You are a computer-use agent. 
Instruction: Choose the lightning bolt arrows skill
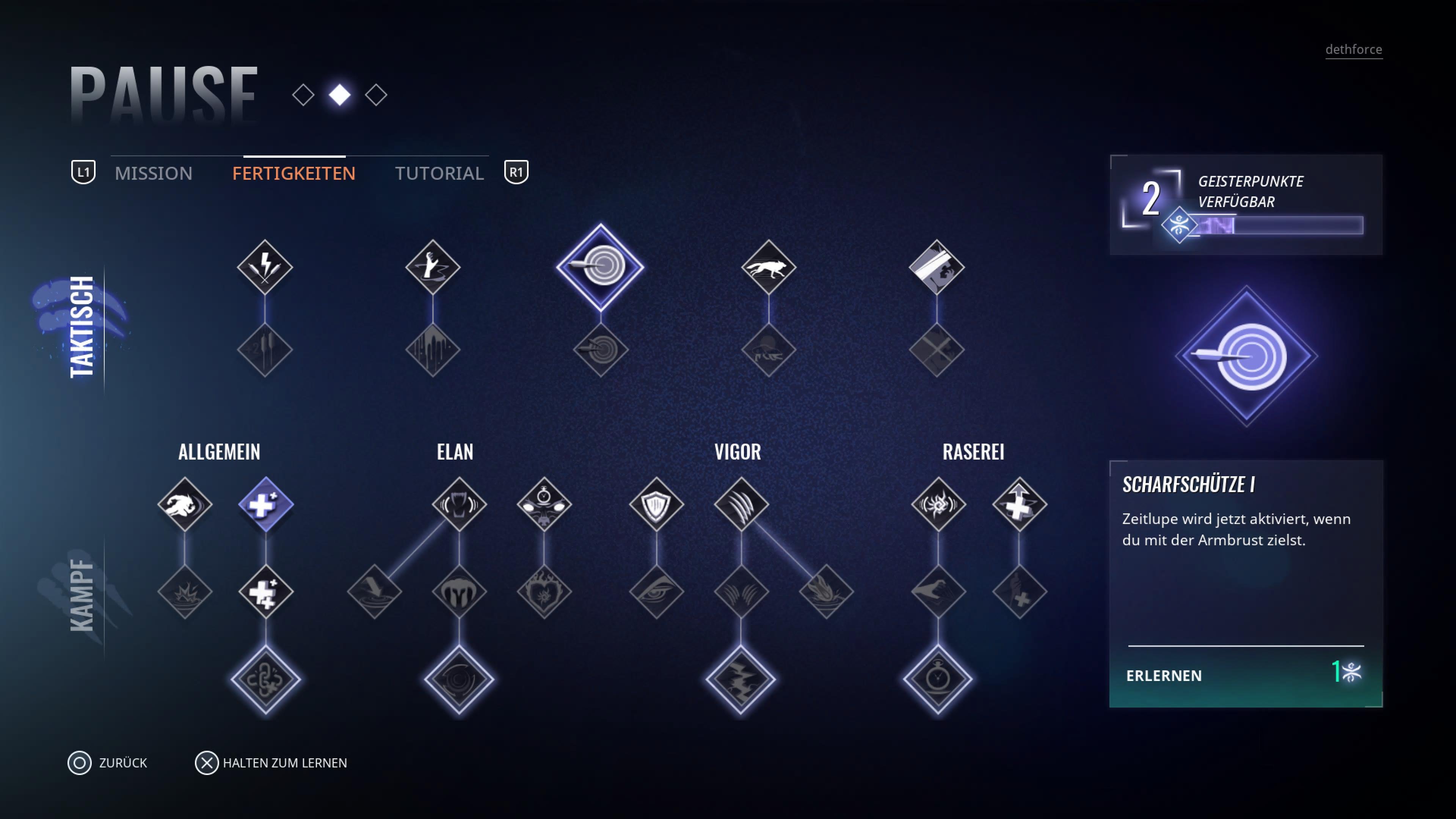pyautogui.click(x=265, y=266)
